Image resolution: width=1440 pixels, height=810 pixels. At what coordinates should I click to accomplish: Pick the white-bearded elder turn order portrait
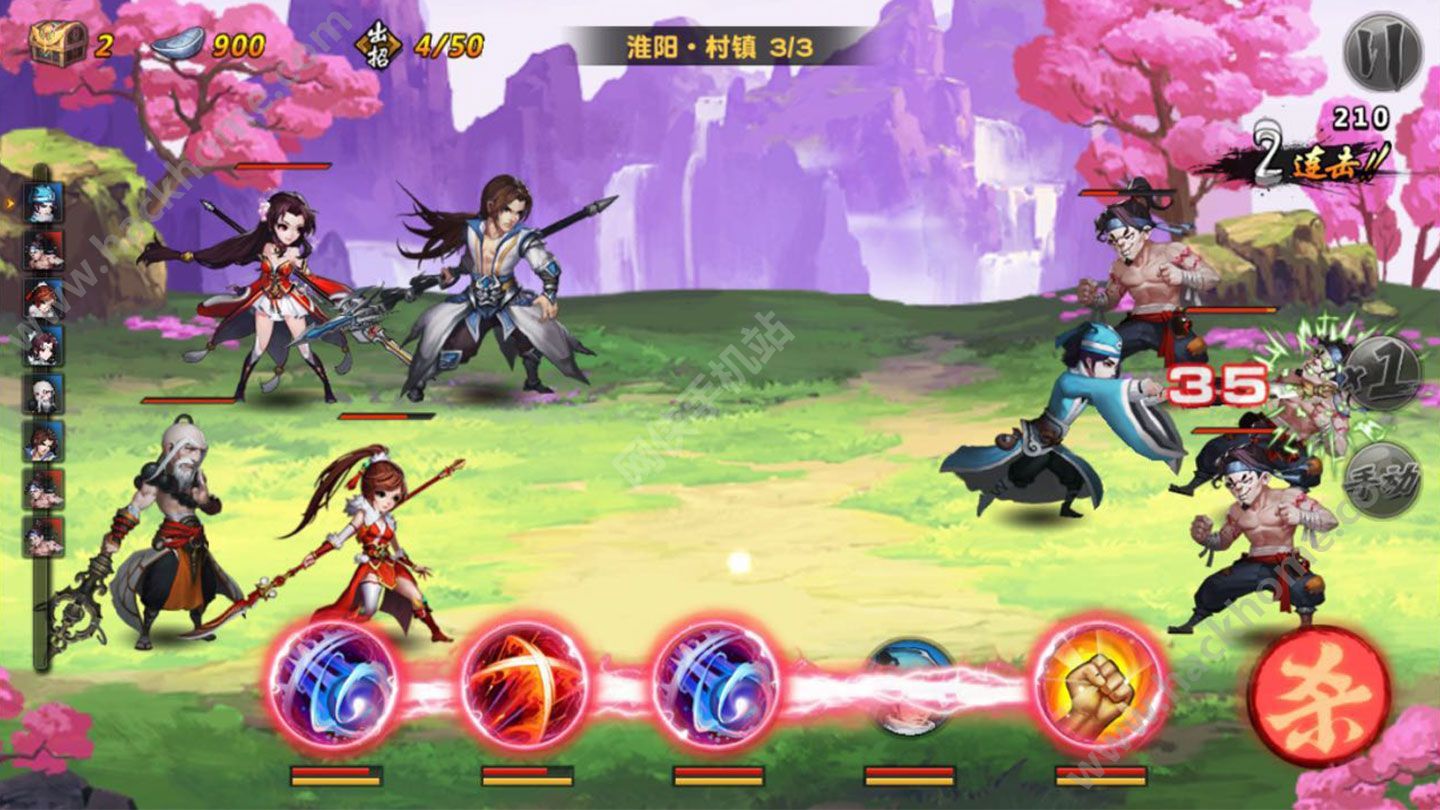(43, 394)
